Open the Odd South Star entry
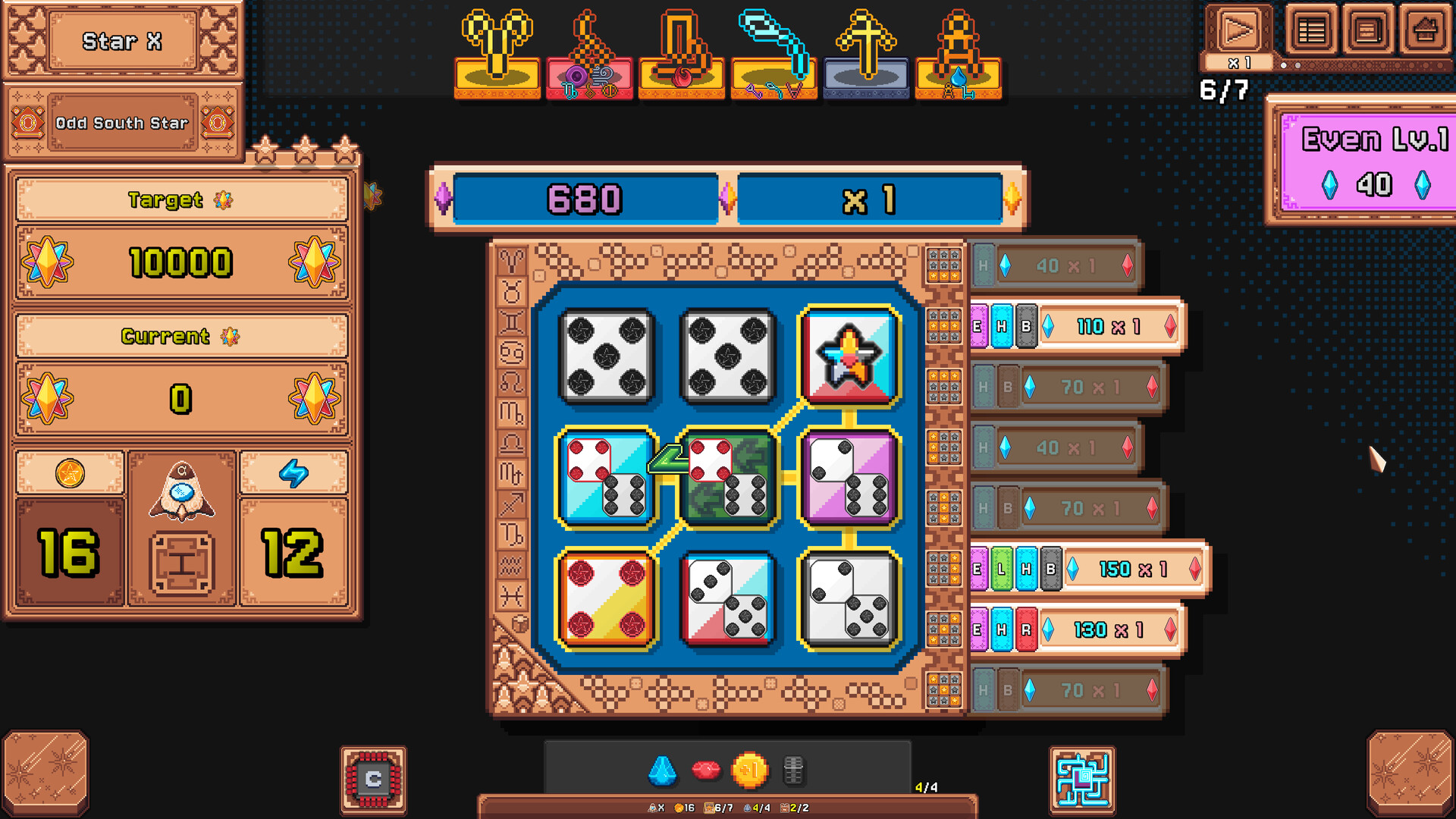Viewport: 1456px width, 819px height. pos(123,123)
